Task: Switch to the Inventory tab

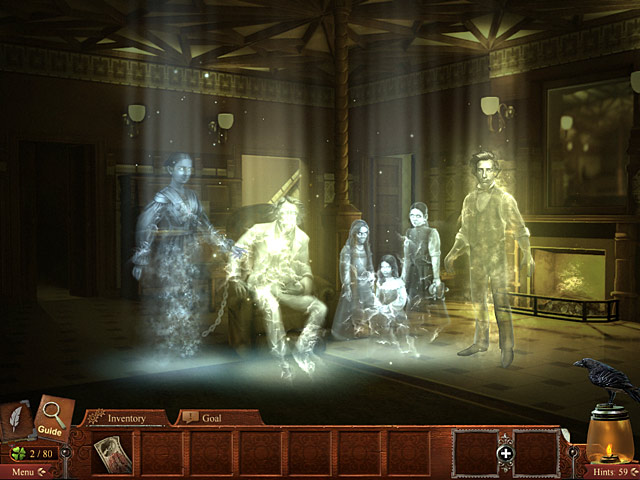Action: pos(125,418)
